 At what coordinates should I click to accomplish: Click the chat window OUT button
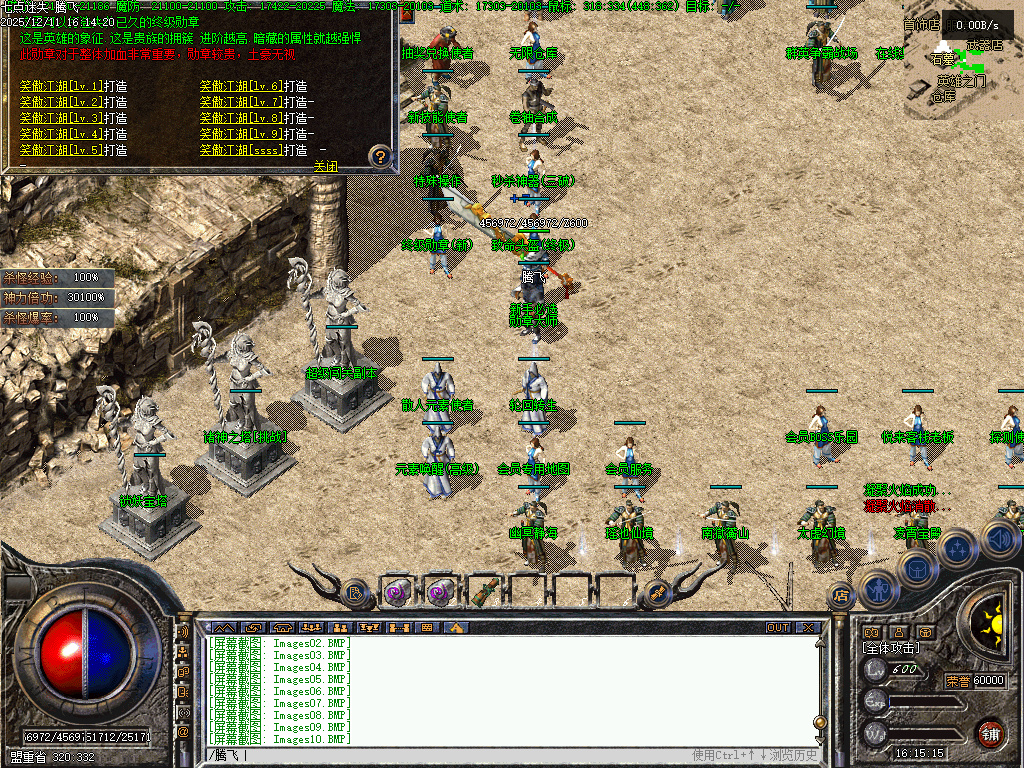pyautogui.click(x=778, y=628)
